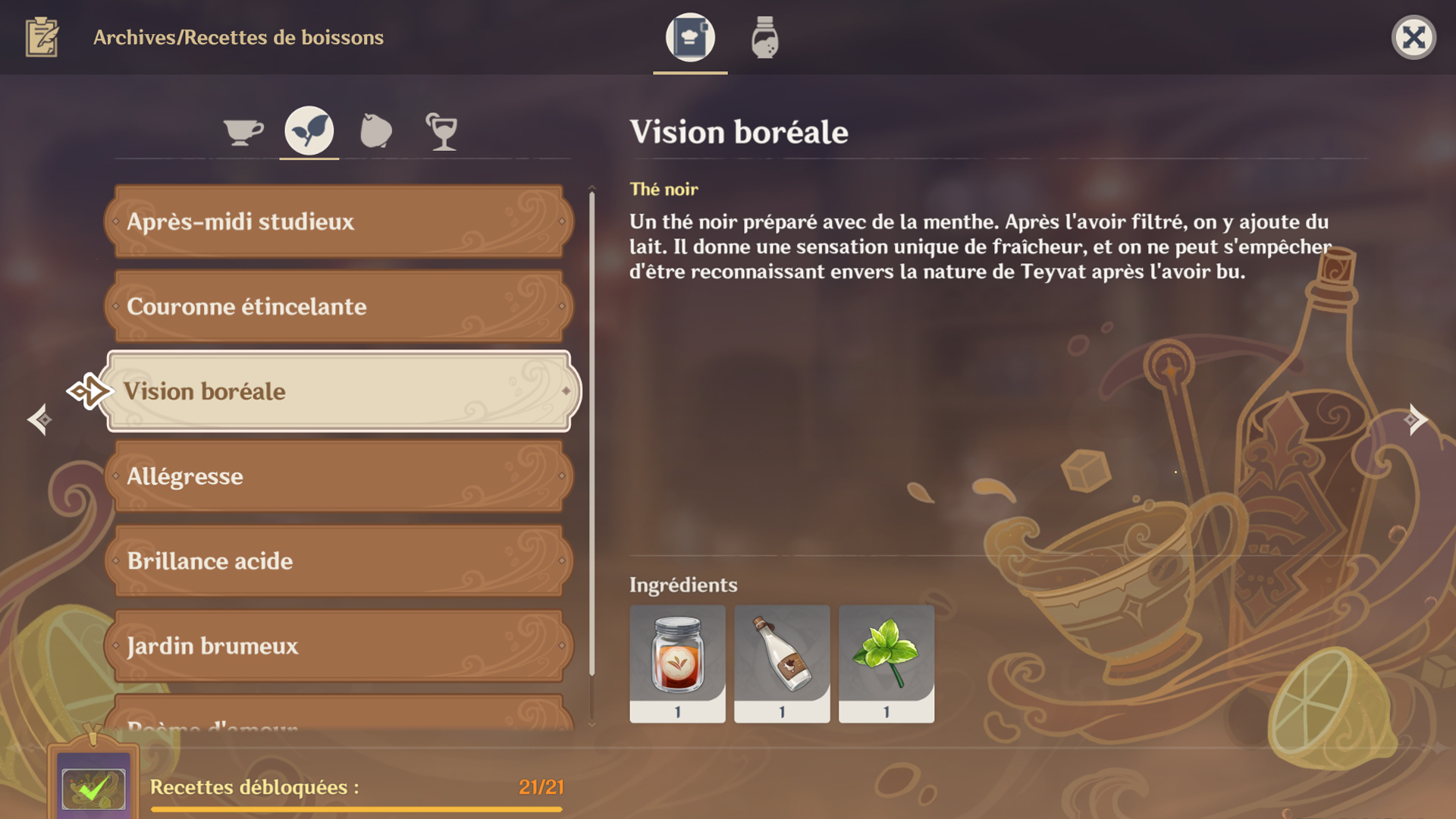
Task: Open the Couronne étincelante recipe
Action: coord(337,306)
